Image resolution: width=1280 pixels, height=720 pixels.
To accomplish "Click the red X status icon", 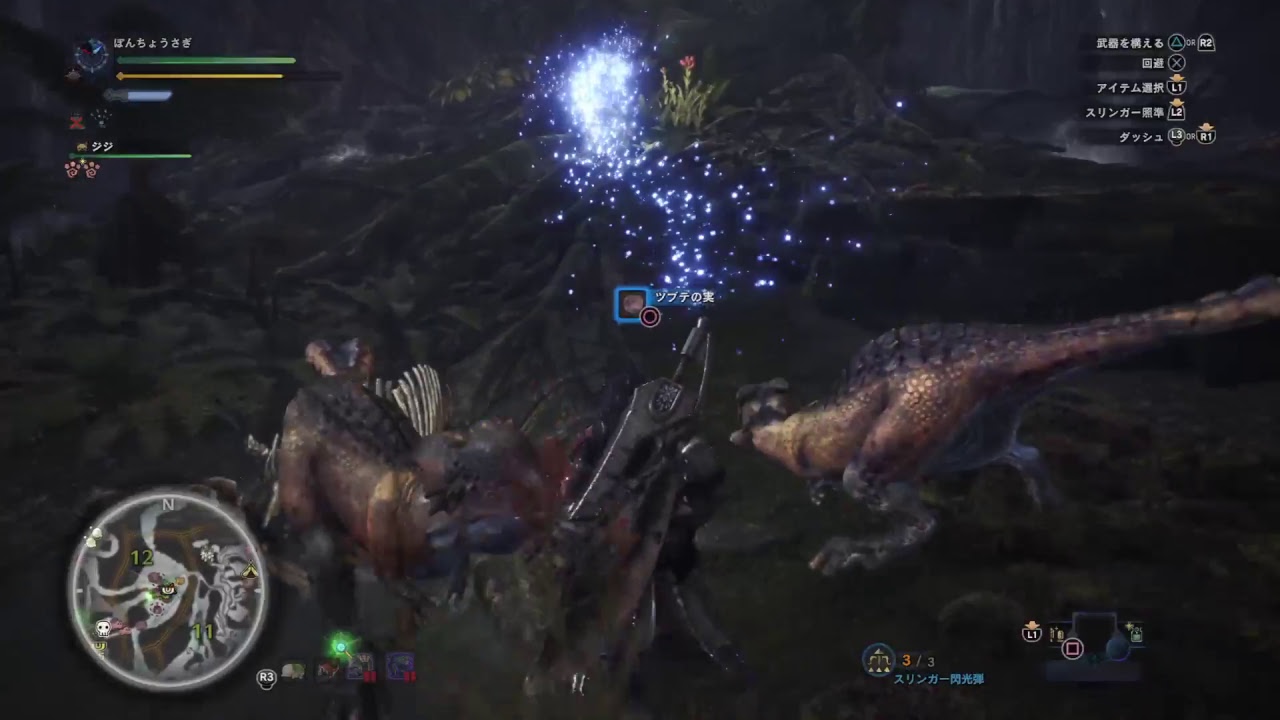I will [75, 121].
